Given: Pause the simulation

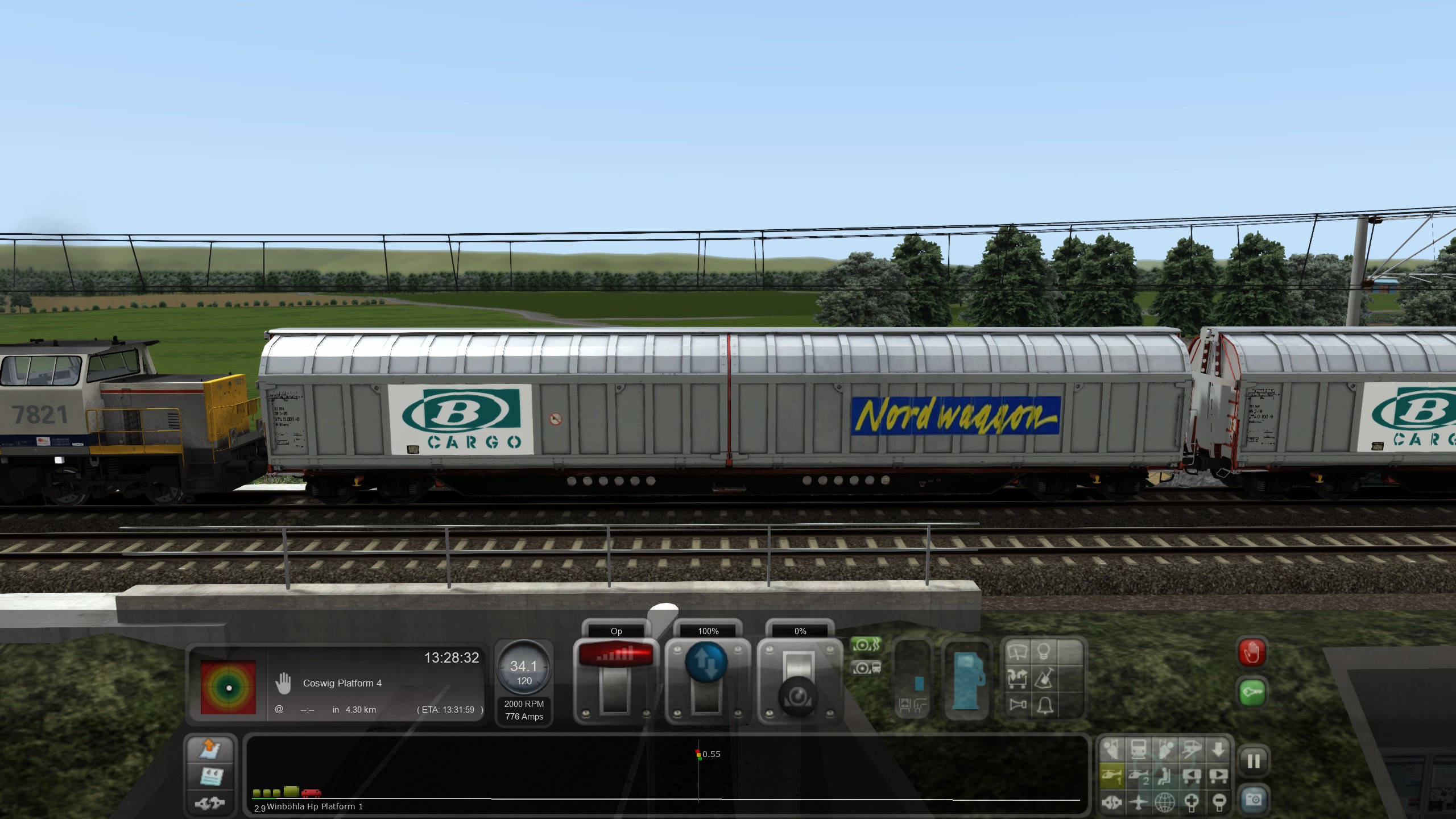Looking at the screenshot, I should (x=1254, y=762).
